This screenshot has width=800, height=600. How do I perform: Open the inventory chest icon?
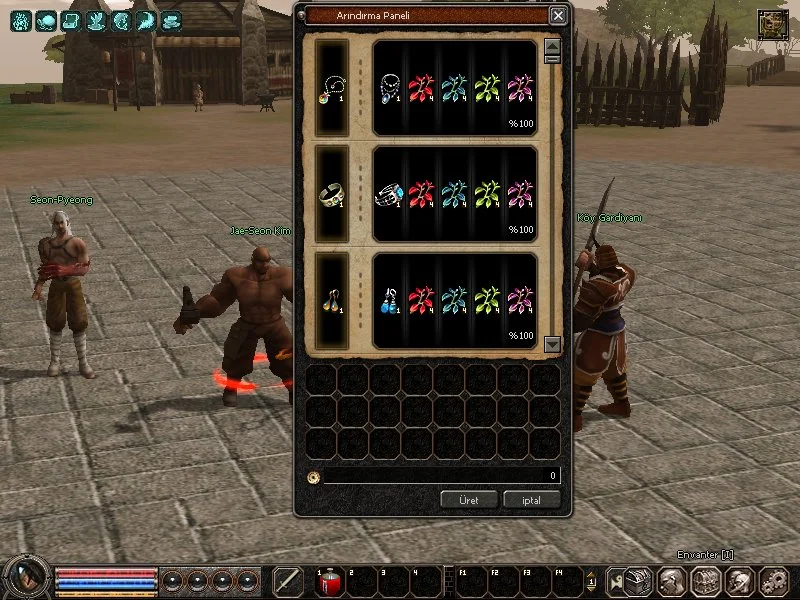tap(706, 580)
